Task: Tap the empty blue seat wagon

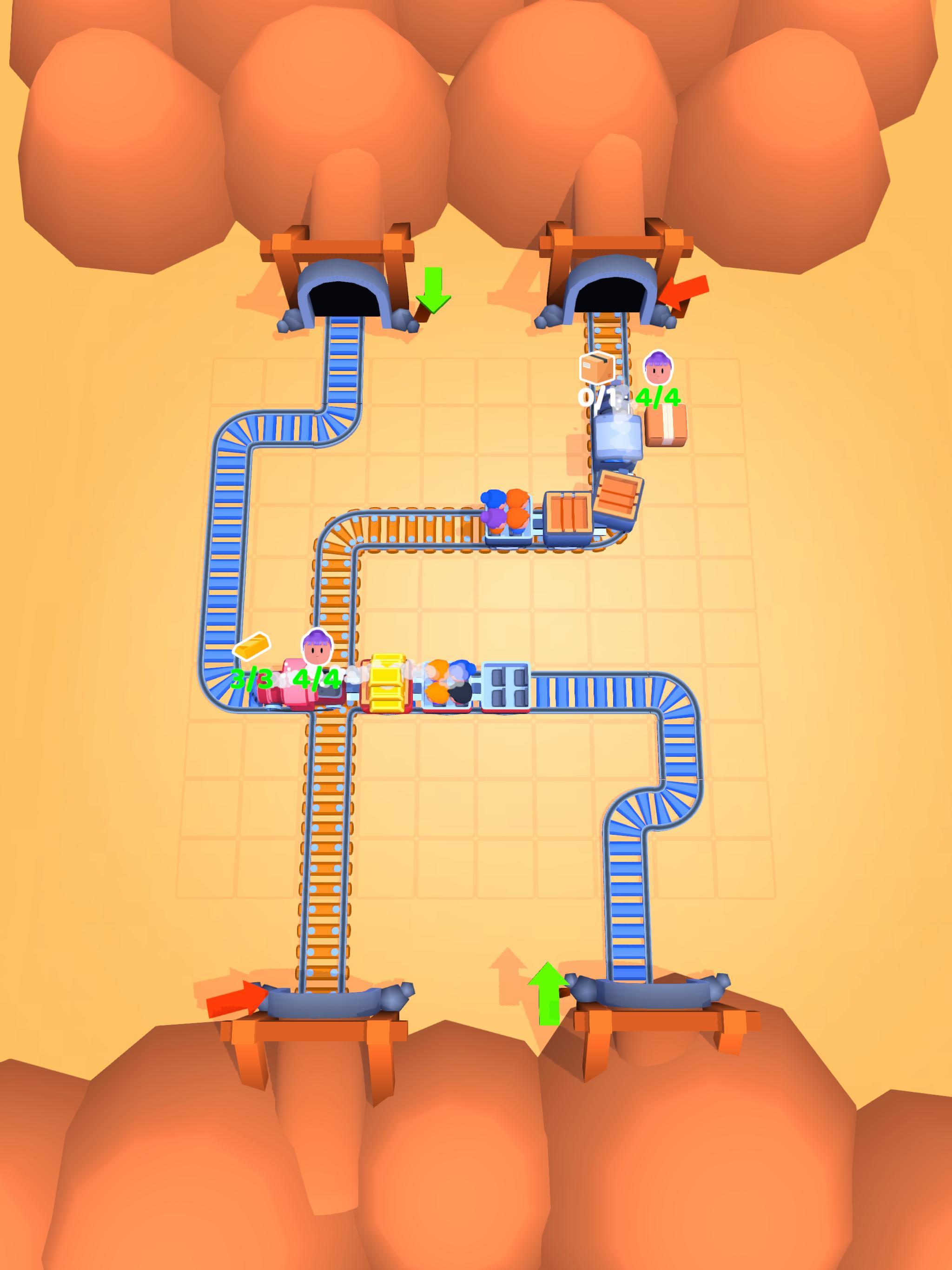Action: click(505, 686)
